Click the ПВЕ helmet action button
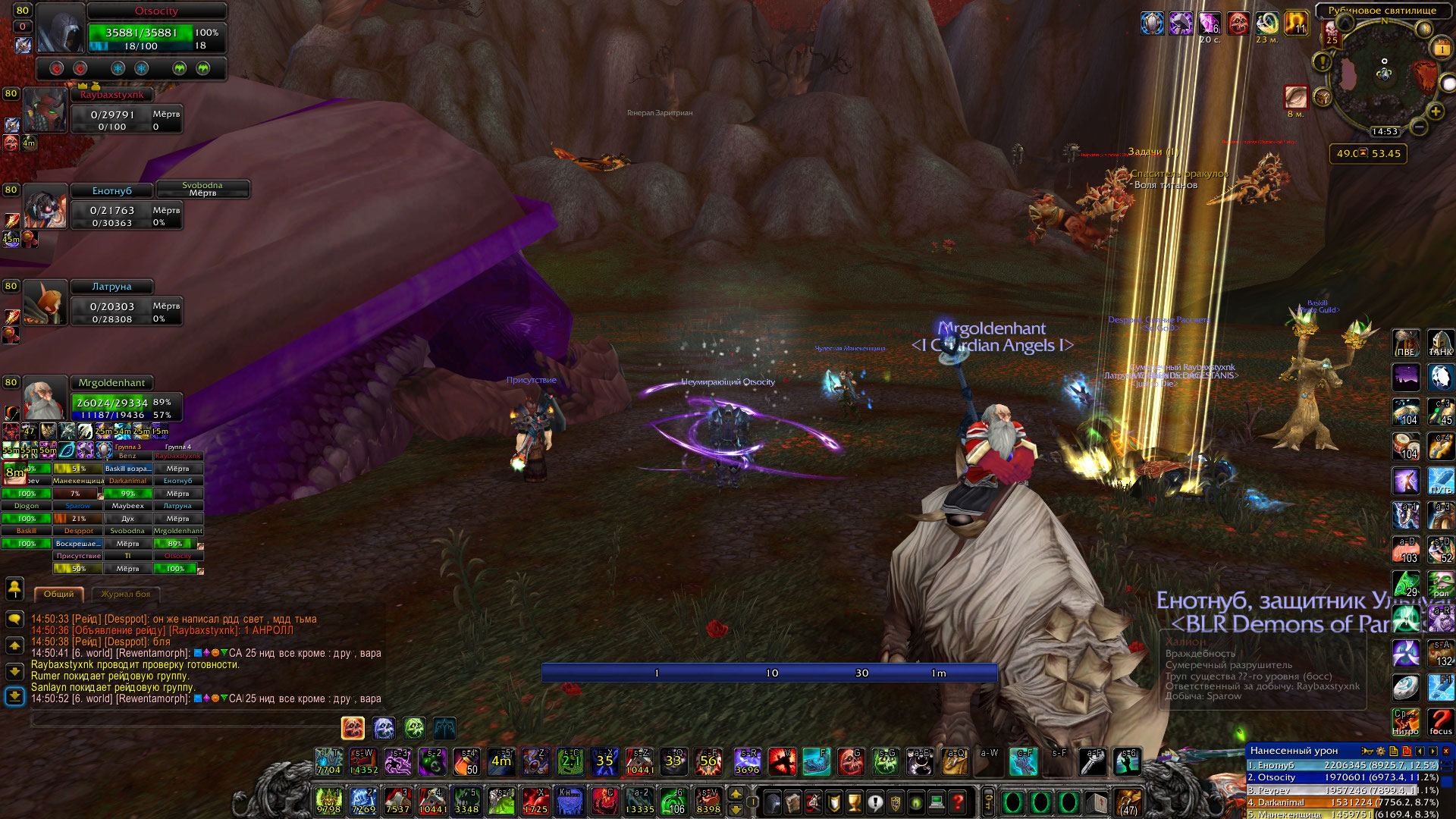This screenshot has height=819, width=1456. click(x=1405, y=343)
